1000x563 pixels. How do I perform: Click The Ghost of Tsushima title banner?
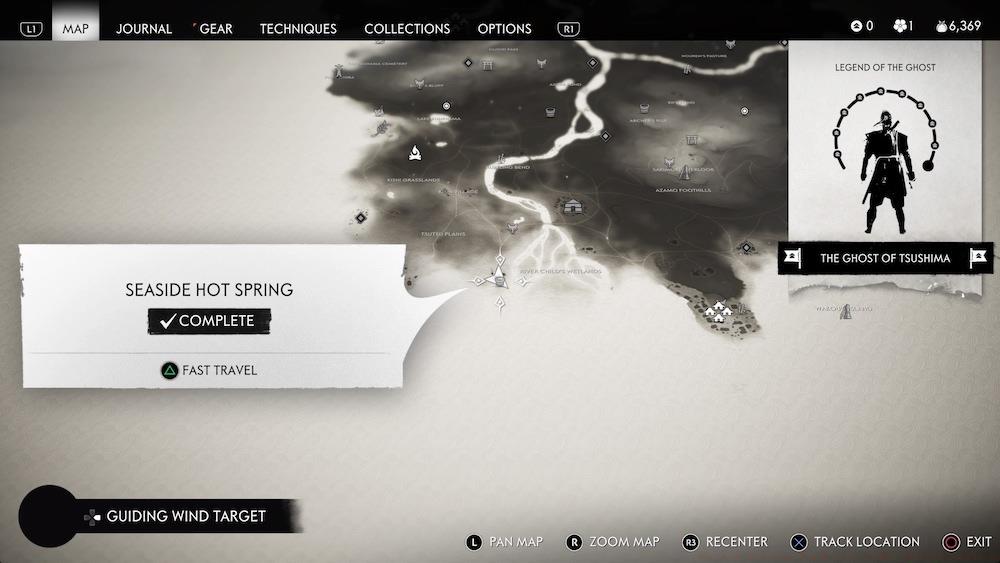[x=885, y=258]
